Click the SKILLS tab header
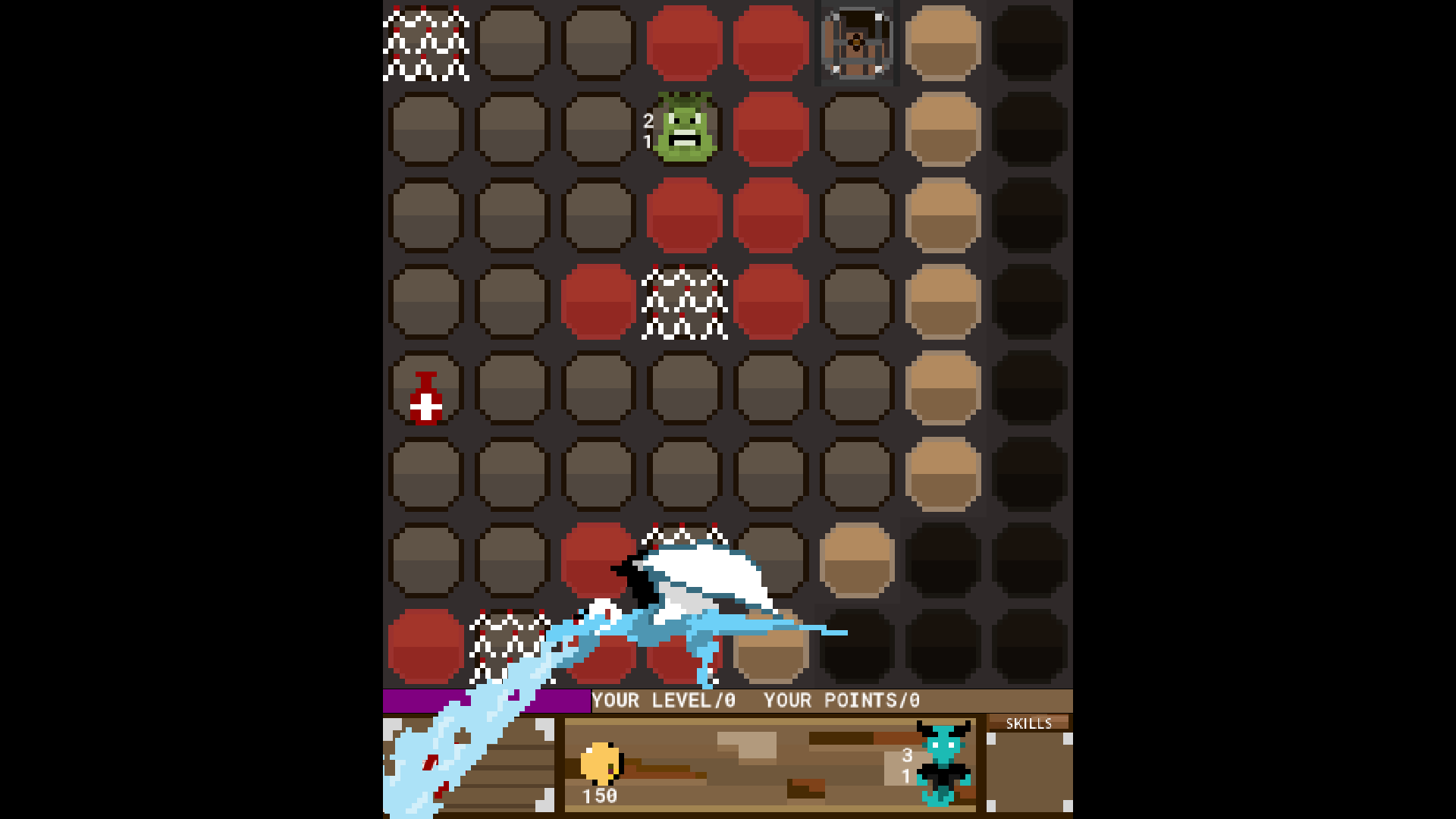Viewport: 1456px width, 819px height. tap(1029, 723)
